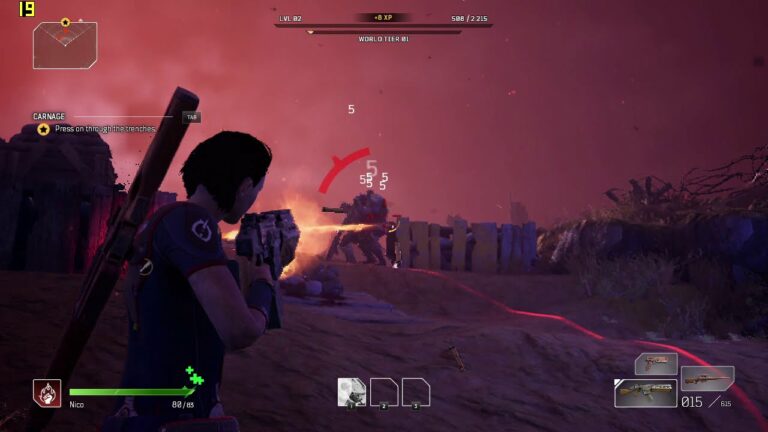Image resolution: width=768 pixels, height=432 pixels.
Task: Select the Carnage quest tracker
Action: [49, 116]
